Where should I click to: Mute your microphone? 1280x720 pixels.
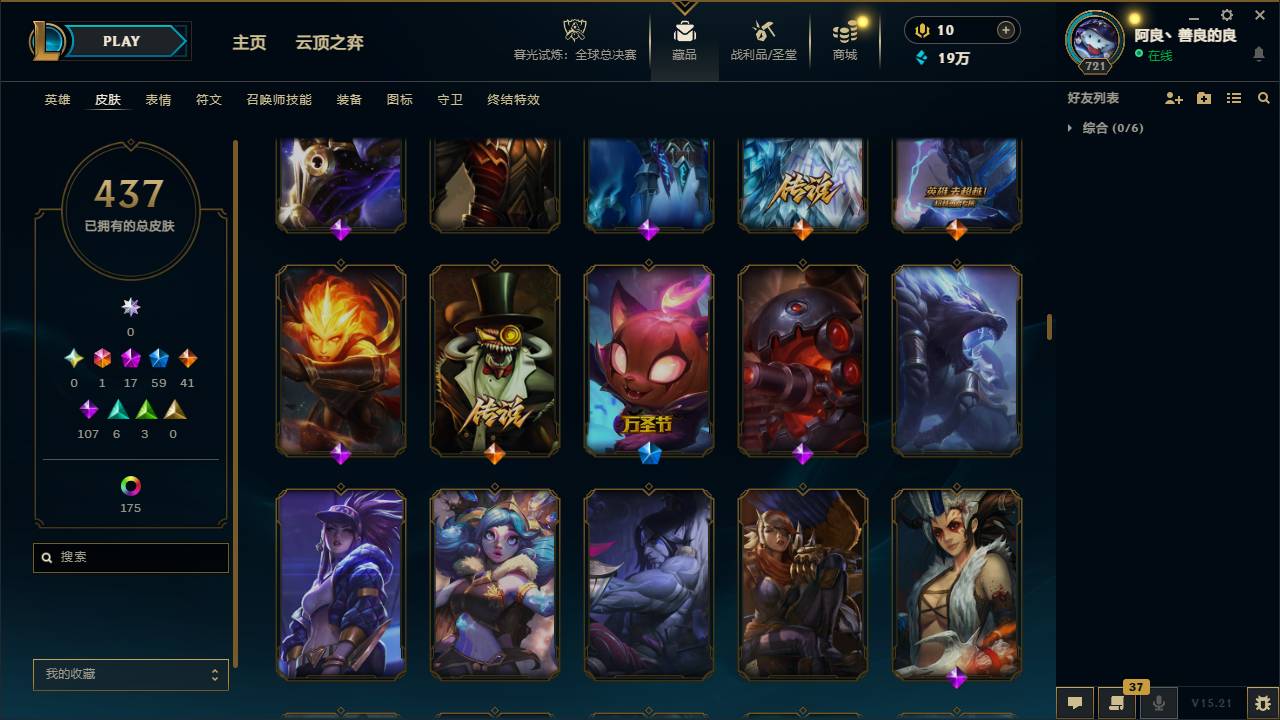tap(1158, 701)
